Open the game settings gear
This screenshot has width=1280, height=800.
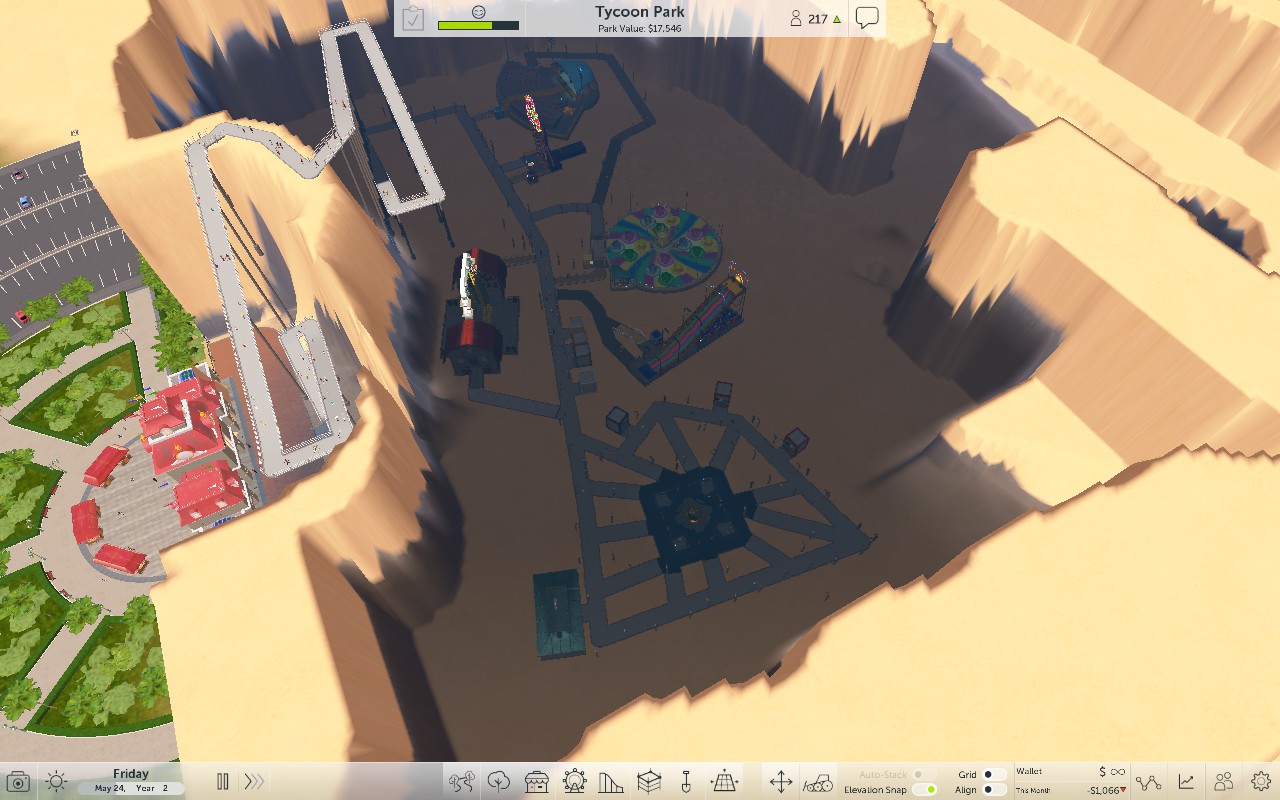1261,781
